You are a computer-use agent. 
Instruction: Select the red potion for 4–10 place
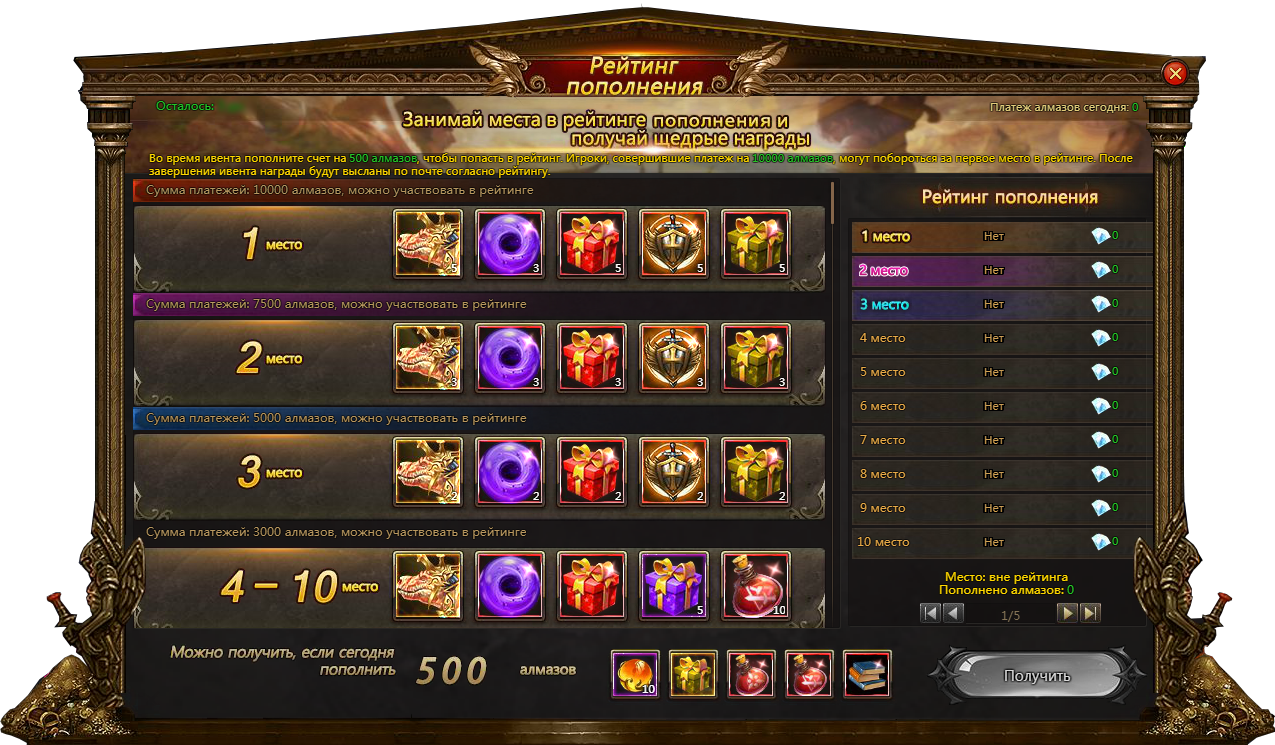756,585
